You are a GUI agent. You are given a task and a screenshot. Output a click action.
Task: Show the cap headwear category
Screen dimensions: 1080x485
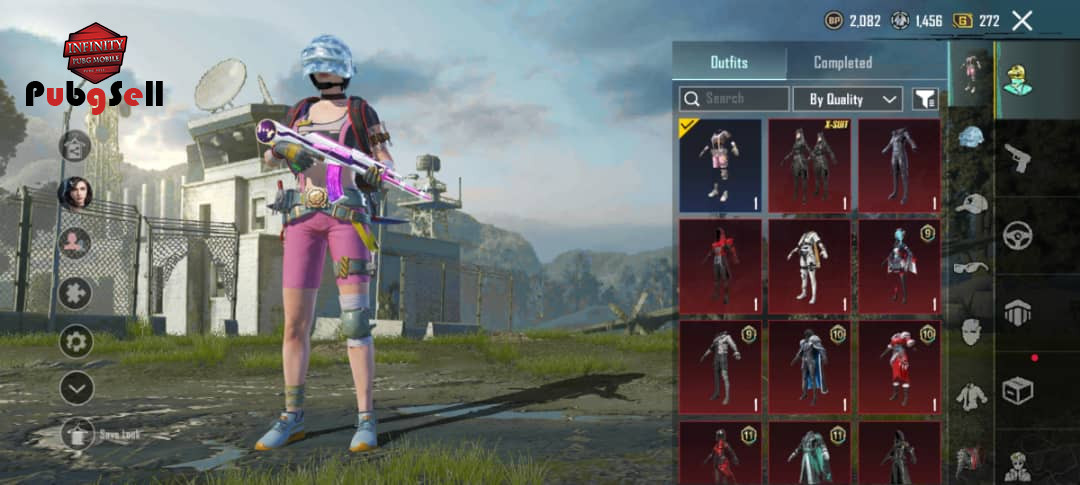point(971,204)
